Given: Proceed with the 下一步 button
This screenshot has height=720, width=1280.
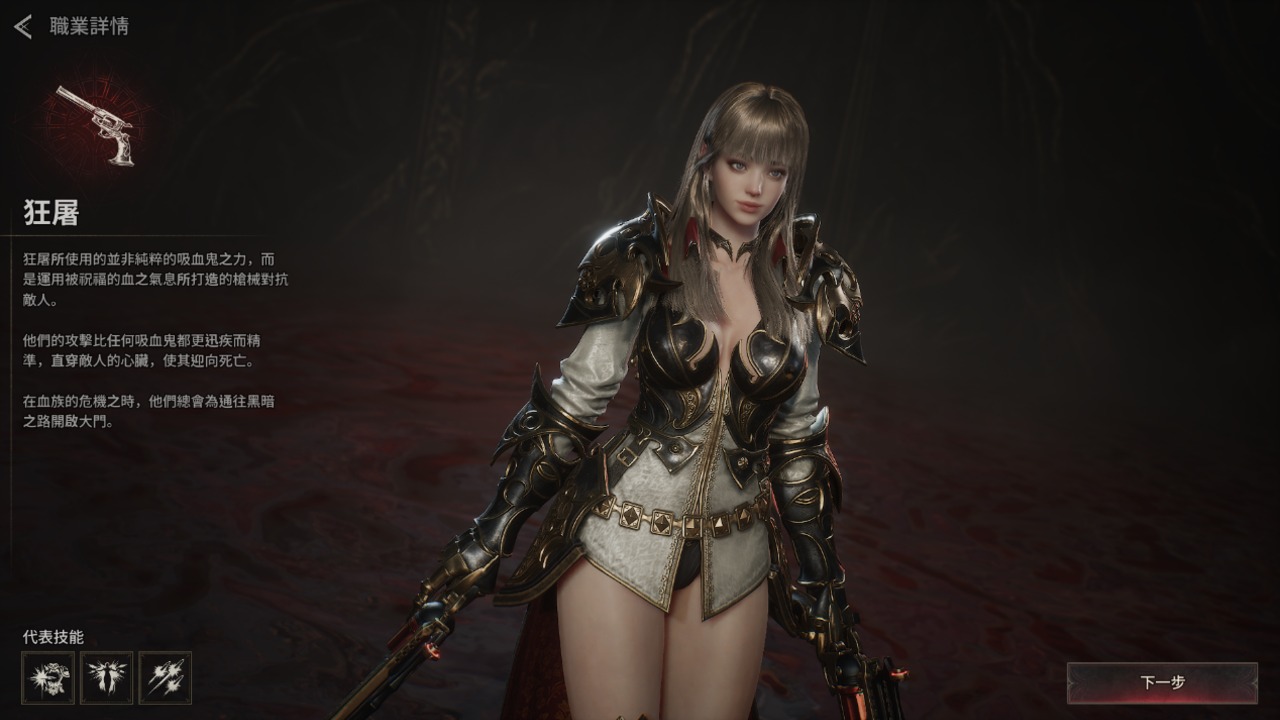Looking at the screenshot, I should [x=1162, y=683].
